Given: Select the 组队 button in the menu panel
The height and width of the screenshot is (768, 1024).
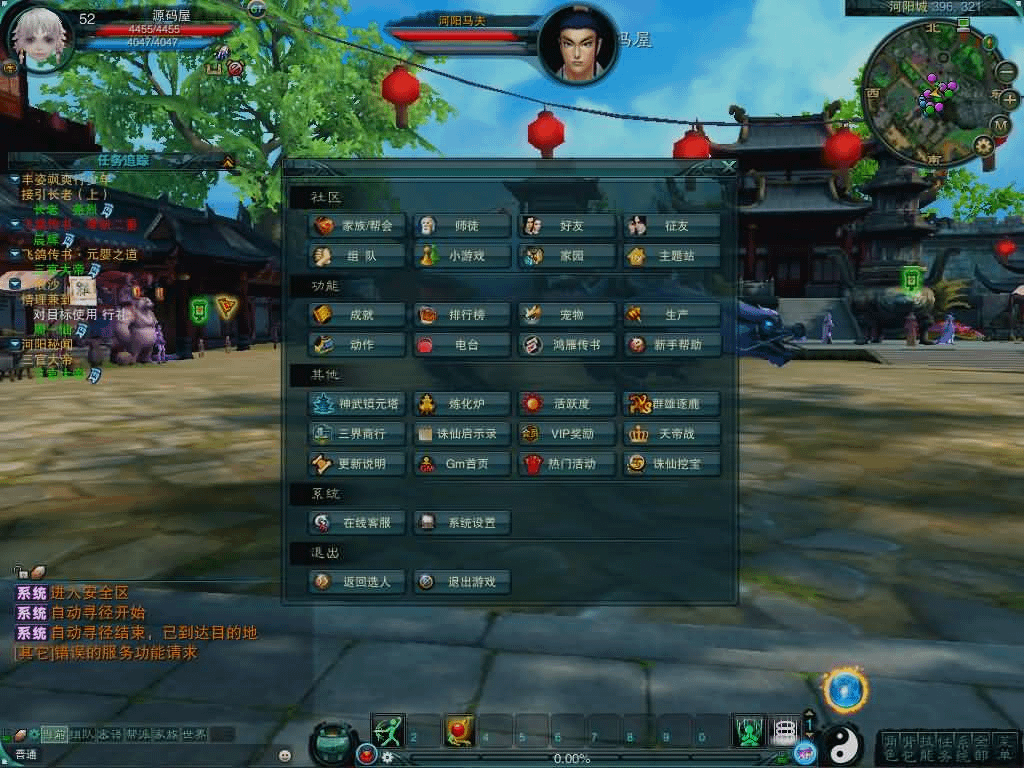Looking at the screenshot, I should click(358, 256).
